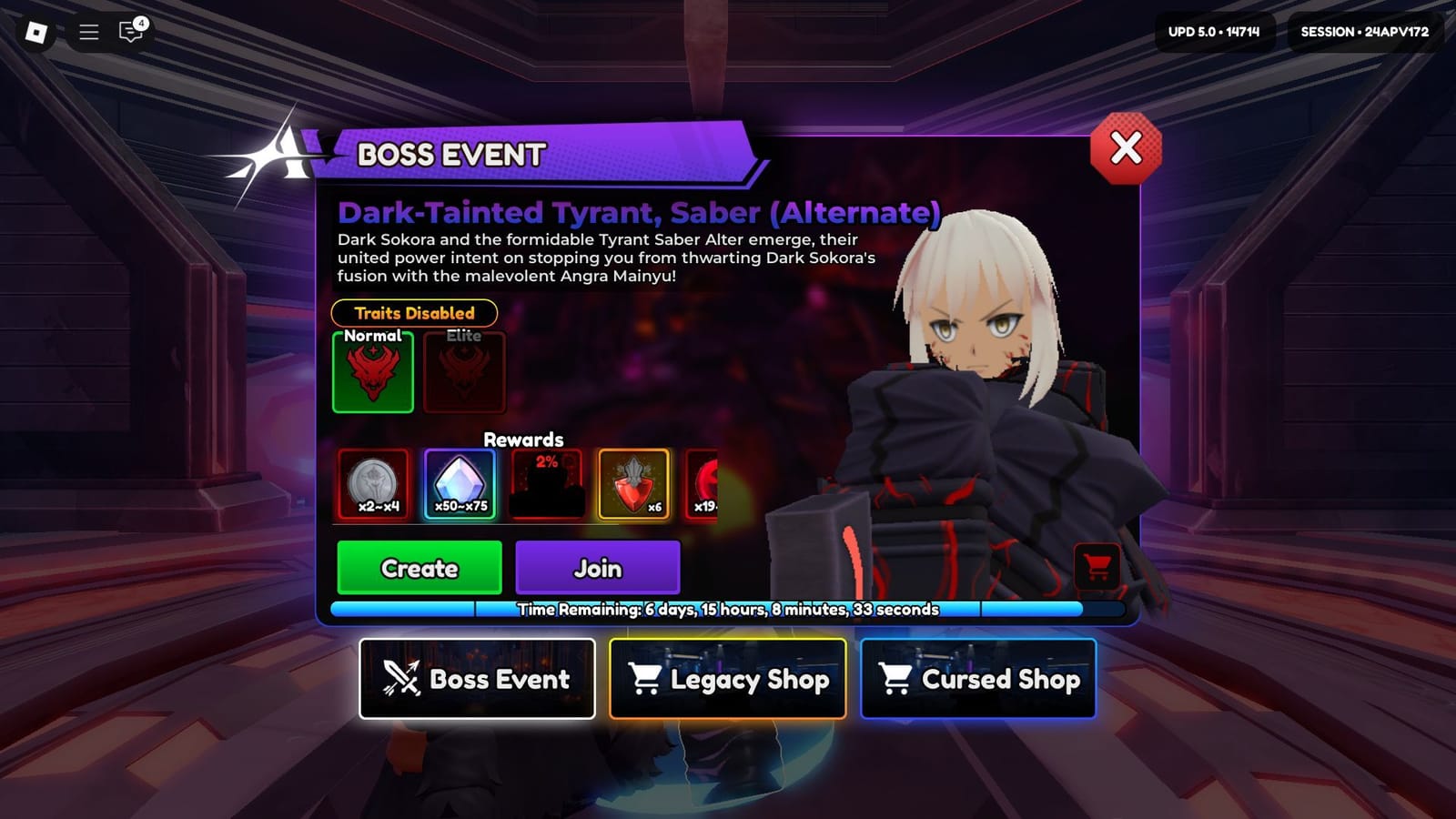Select the Boss Event menu entry
Screen dimensions: 1456x819
[477, 680]
